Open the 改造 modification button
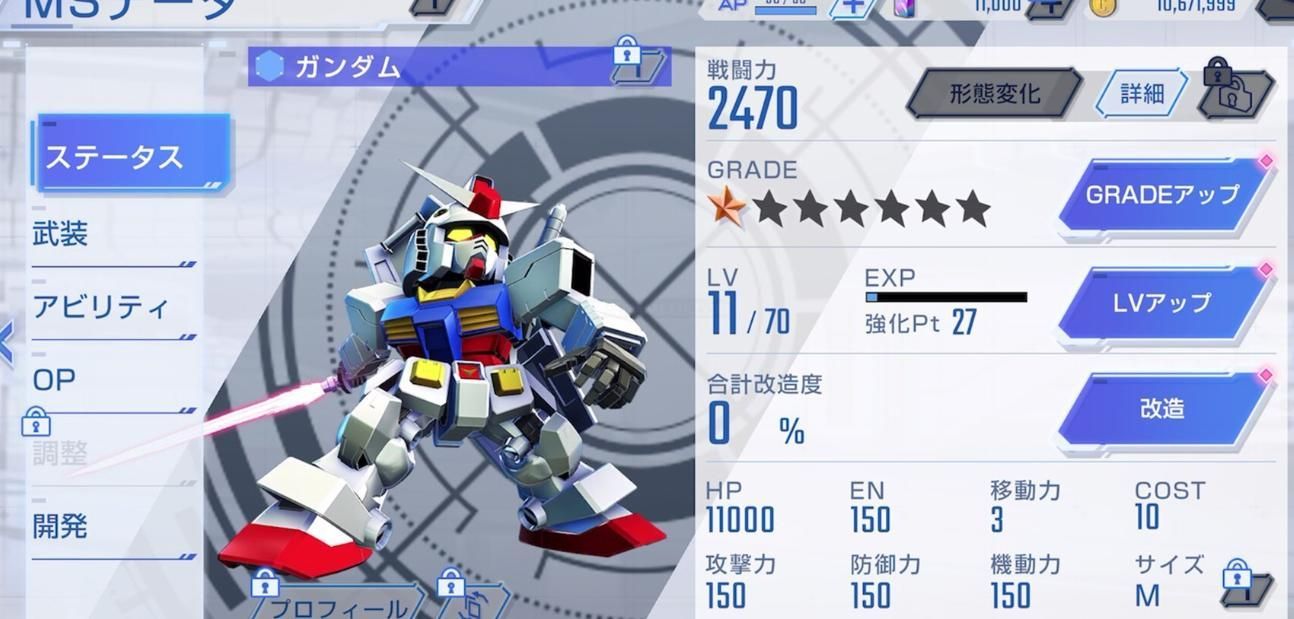This screenshot has width=1294, height=619. point(1163,409)
